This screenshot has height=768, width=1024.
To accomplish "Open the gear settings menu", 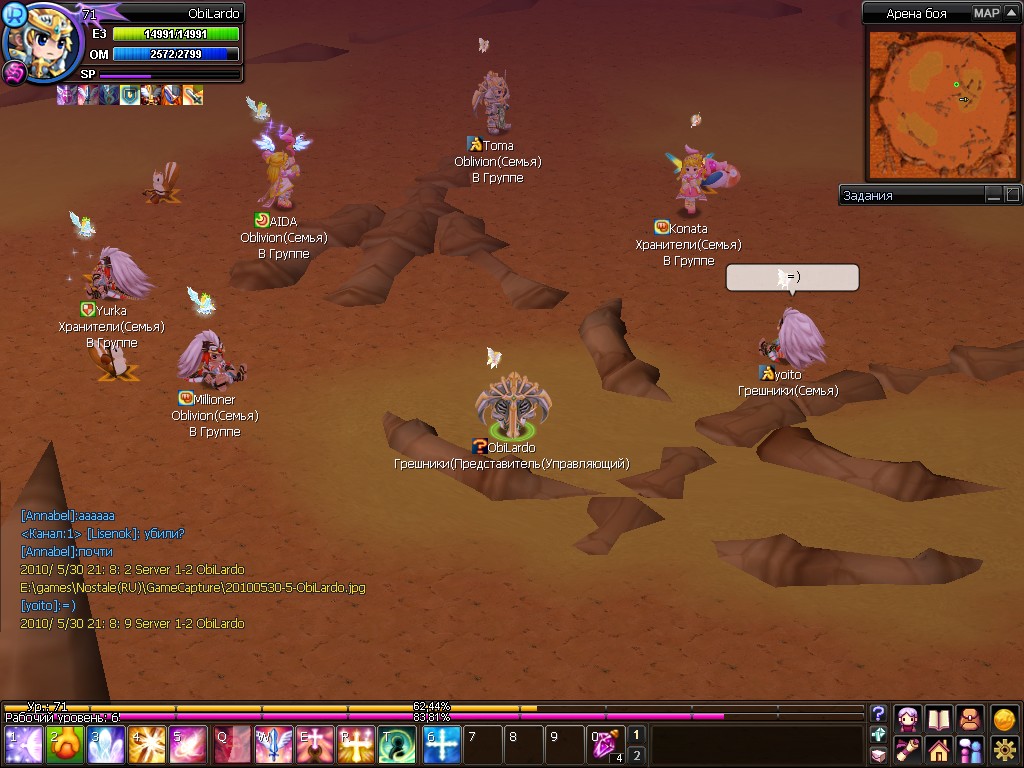I will coord(1005,749).
